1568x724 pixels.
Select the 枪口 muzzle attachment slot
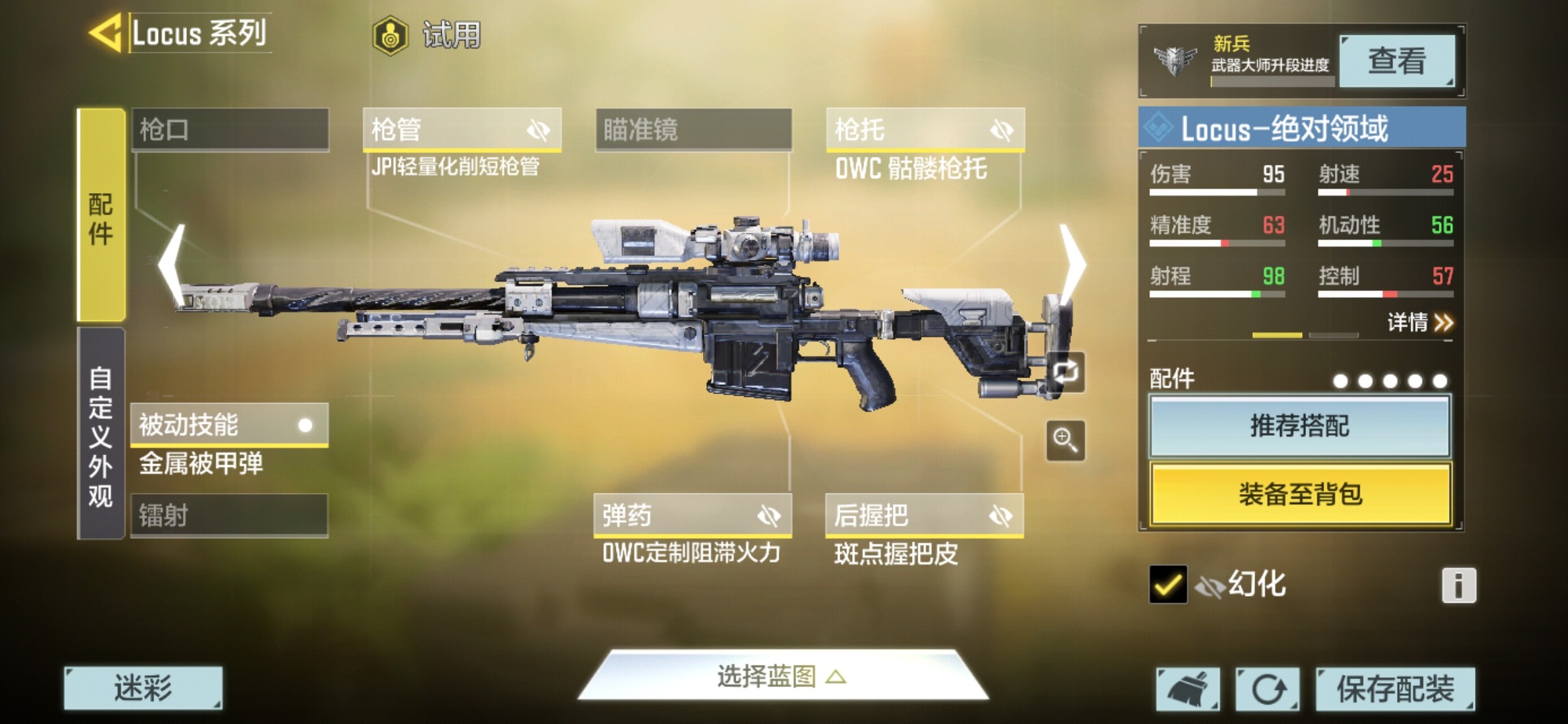point(230,129)
